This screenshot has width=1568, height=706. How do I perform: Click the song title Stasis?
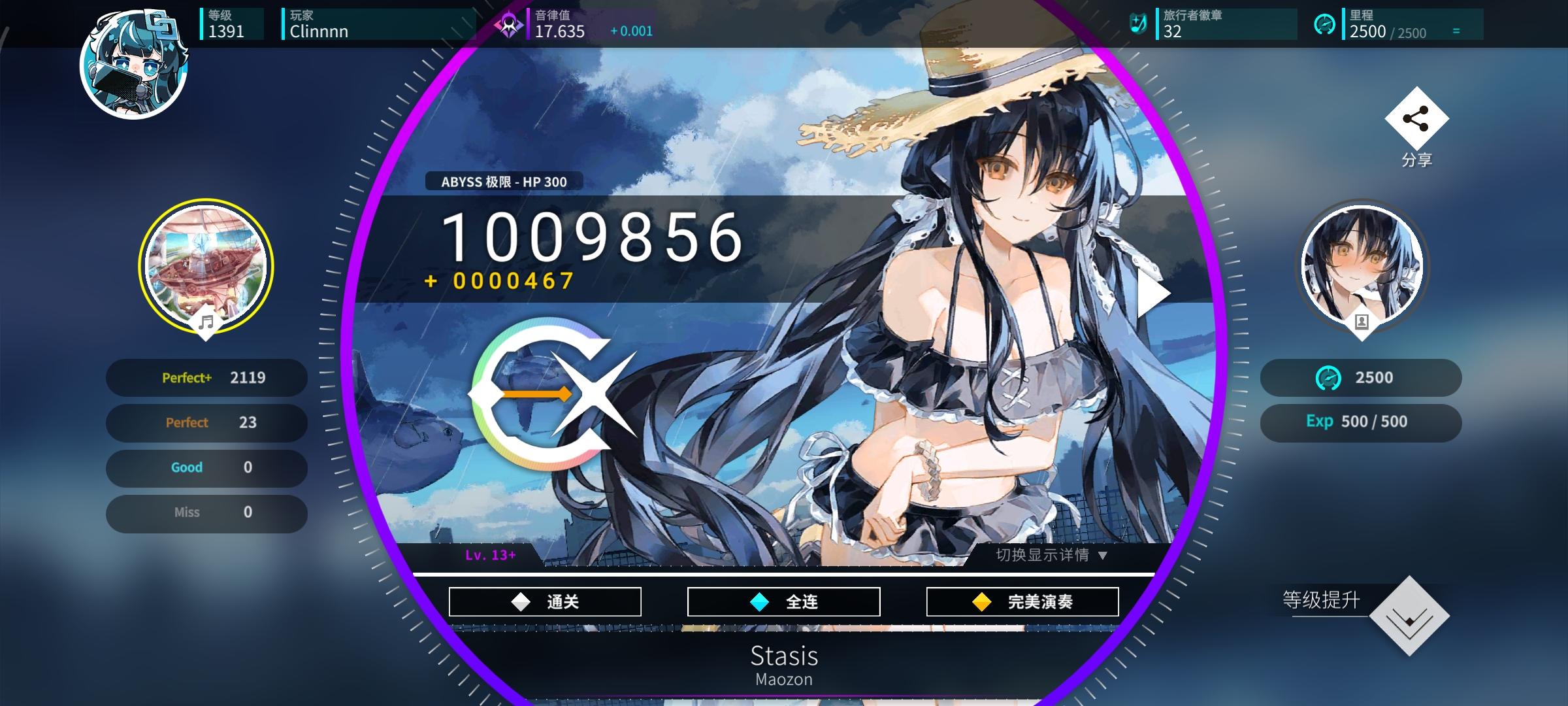pos(784,656)
